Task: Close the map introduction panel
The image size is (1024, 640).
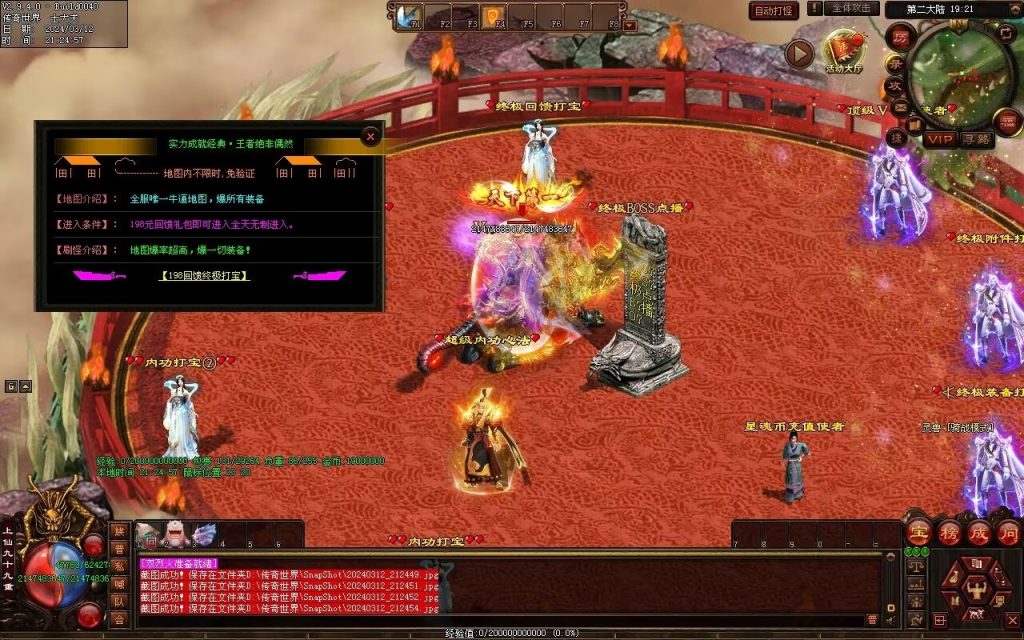Action: click(371, 135)
